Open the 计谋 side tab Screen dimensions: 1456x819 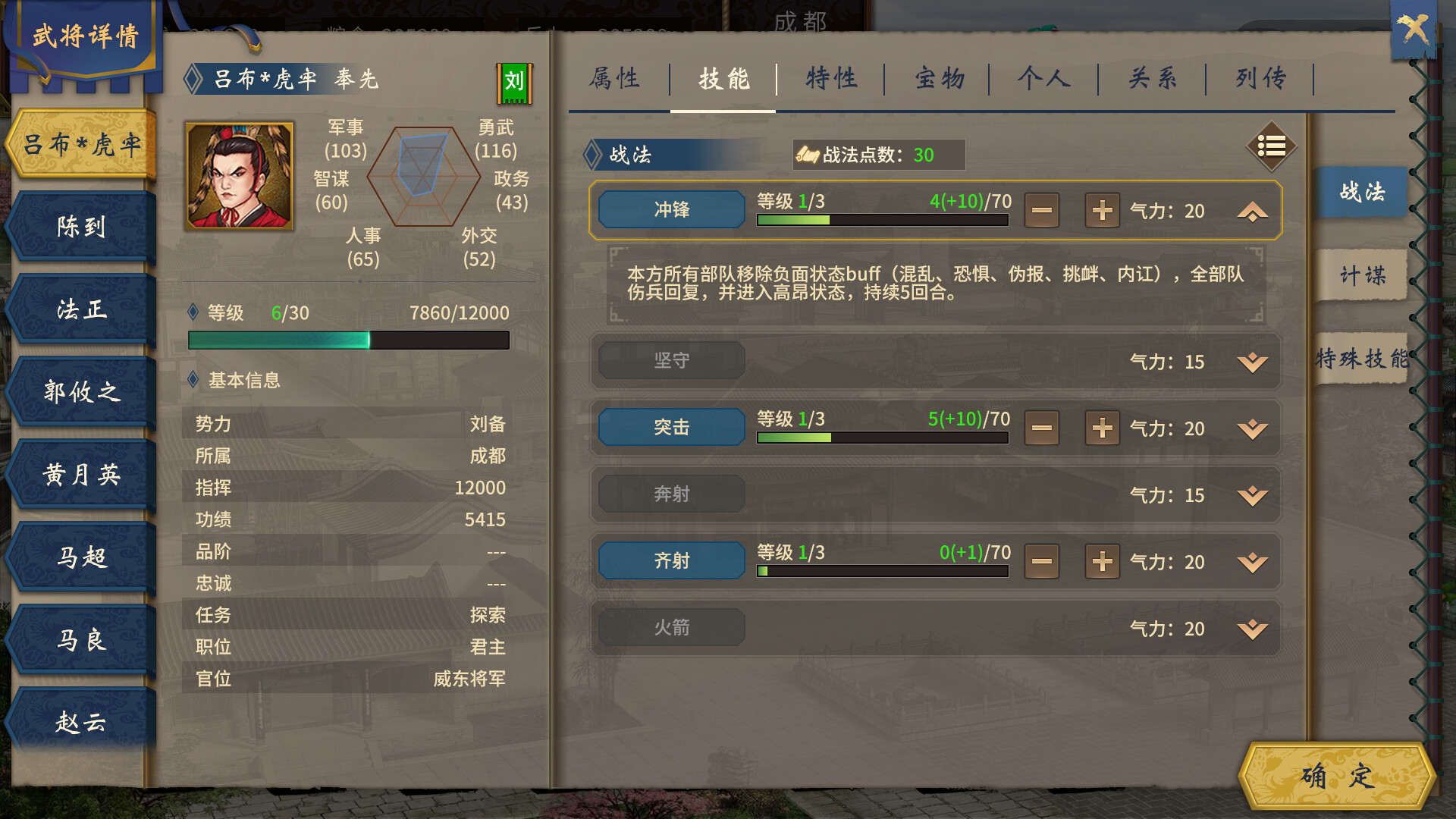click(1361, 275)
